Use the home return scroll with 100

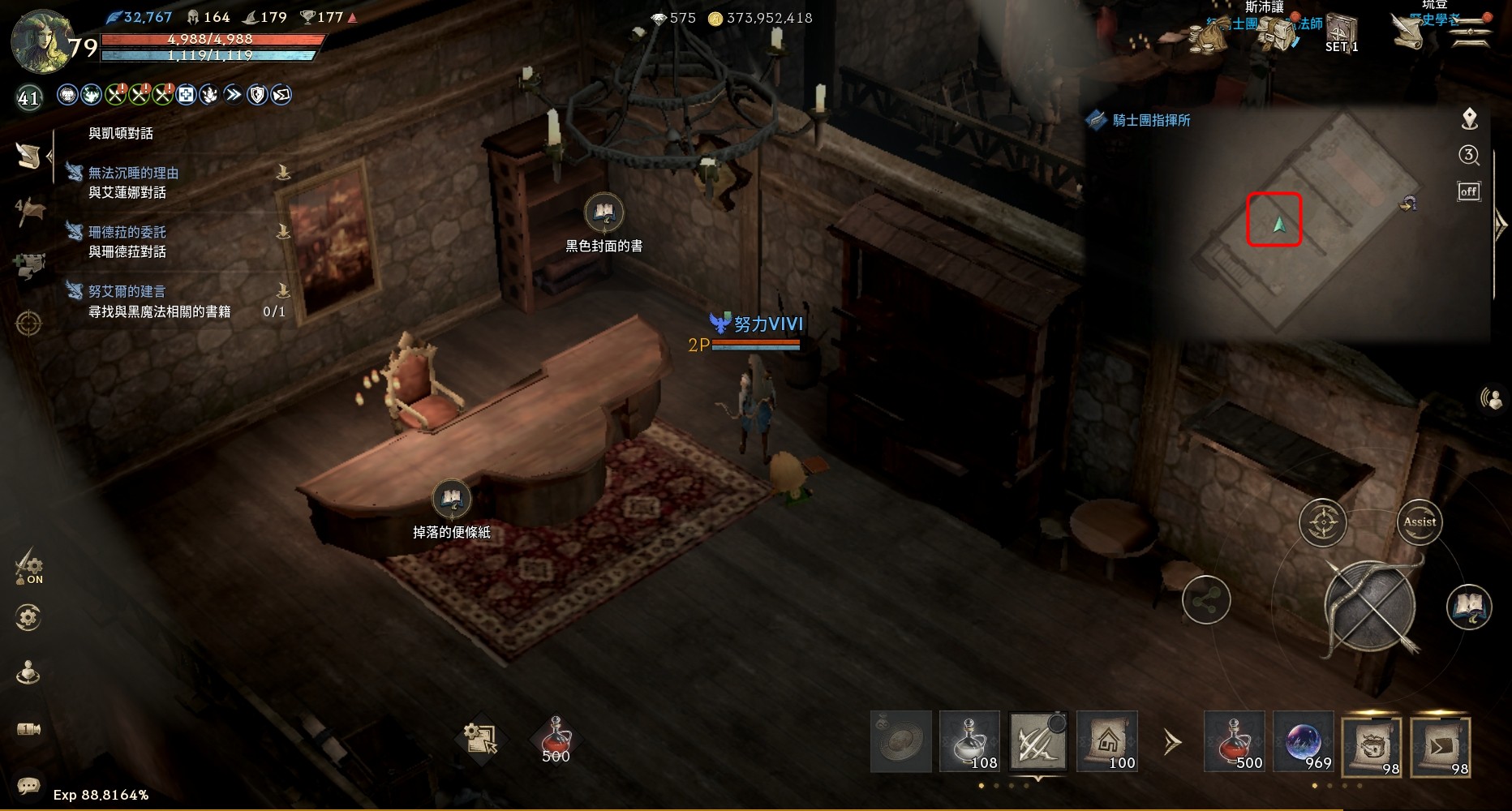[x=1107, y=741]
